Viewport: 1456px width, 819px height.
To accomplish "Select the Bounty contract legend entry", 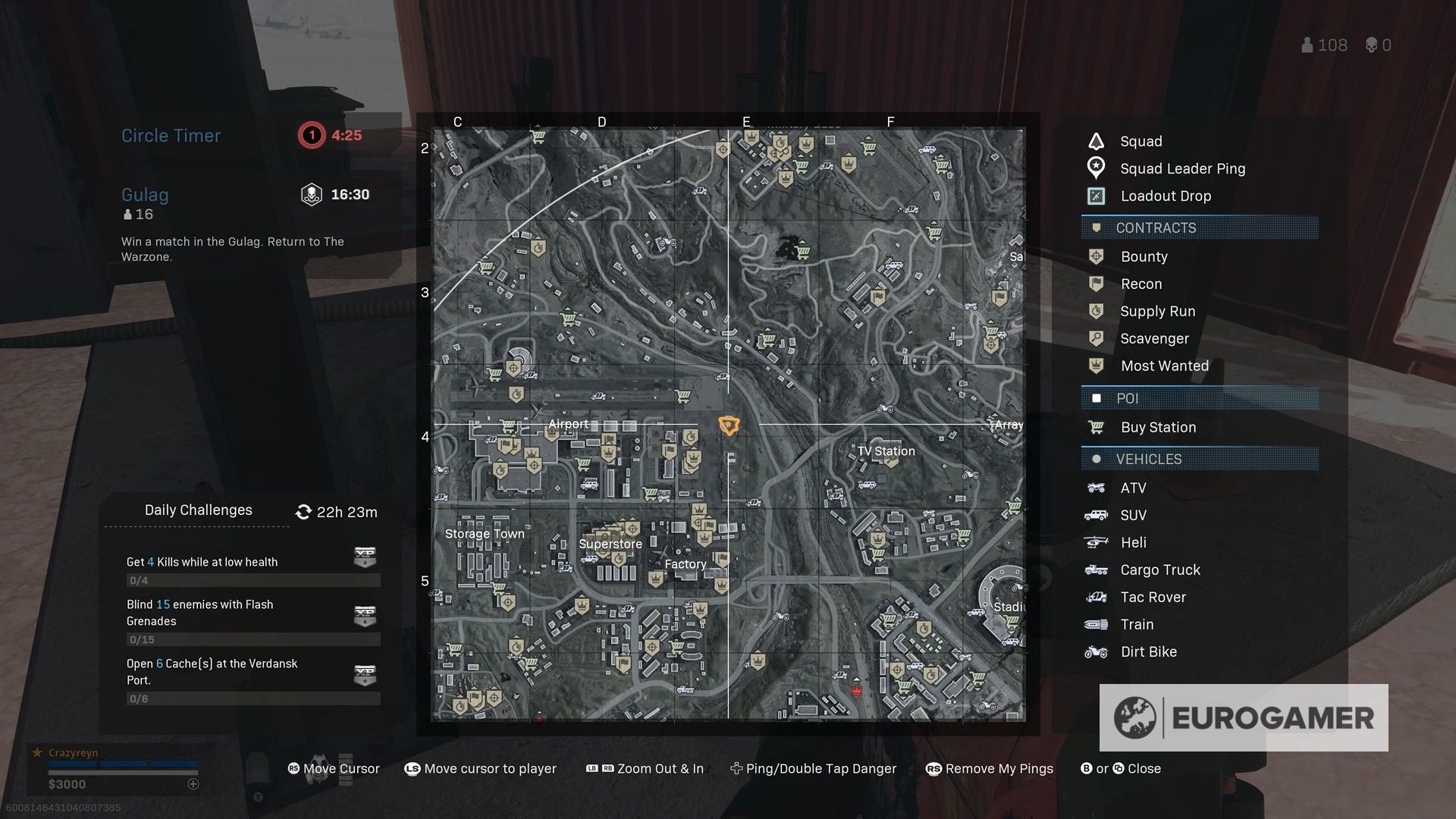I will 1144,257.
